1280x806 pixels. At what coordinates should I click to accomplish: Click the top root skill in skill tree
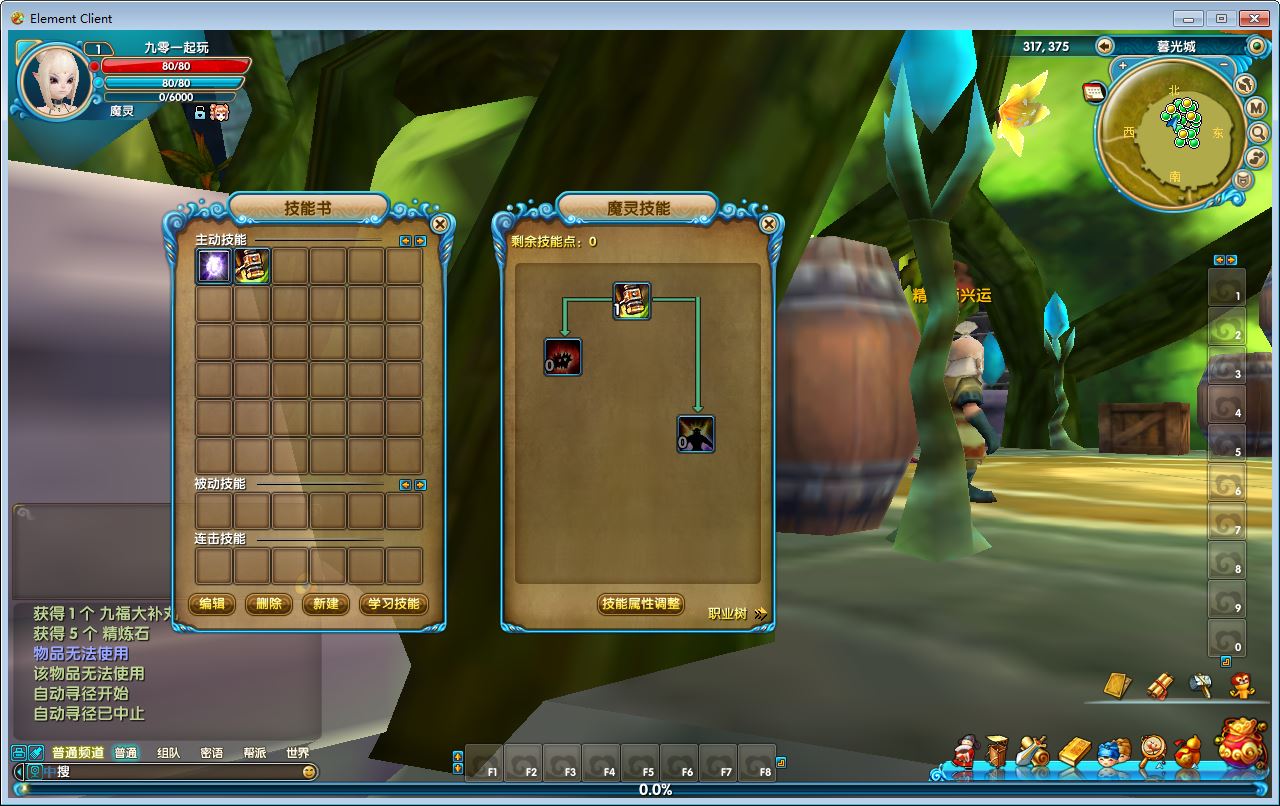coord(632,300)
